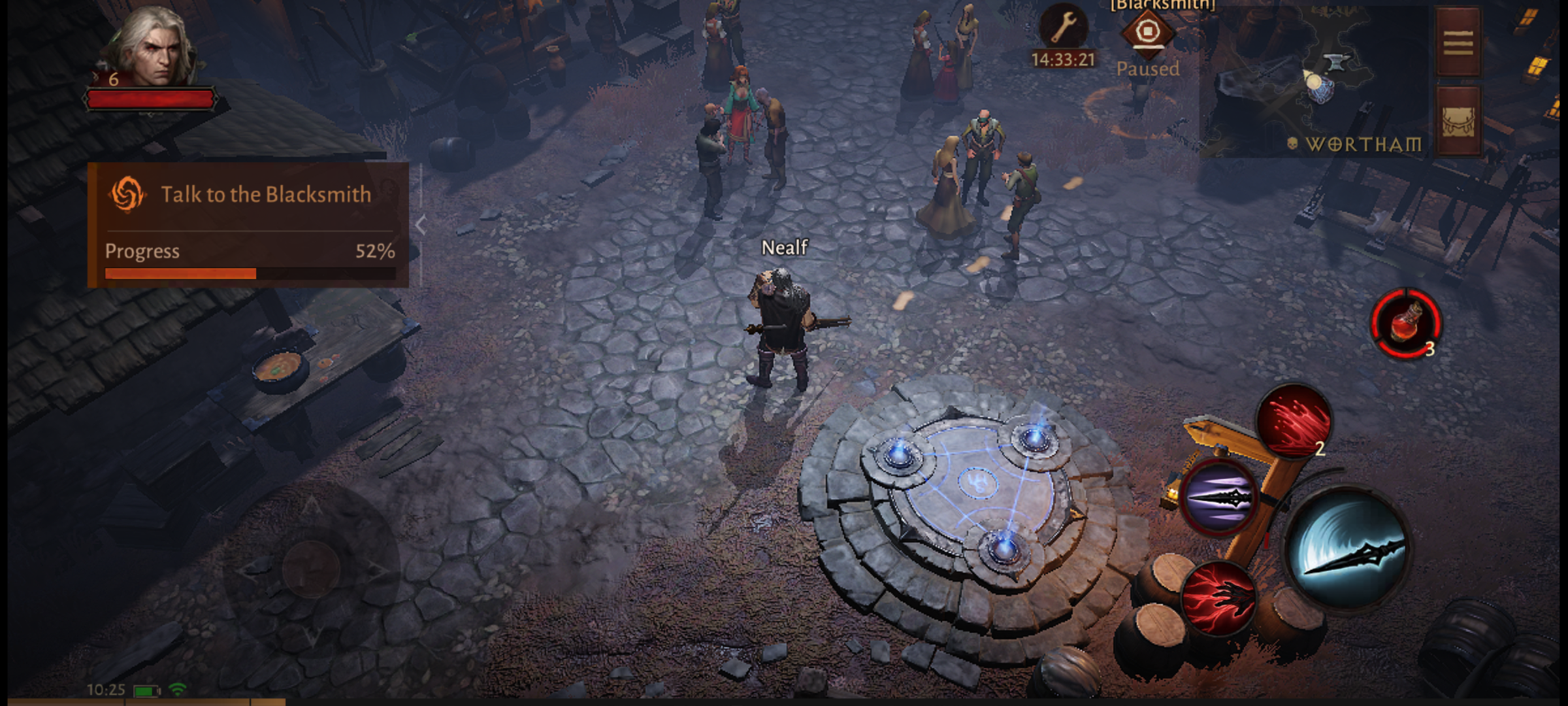Open the three-line main menu

coord(1458,43)
